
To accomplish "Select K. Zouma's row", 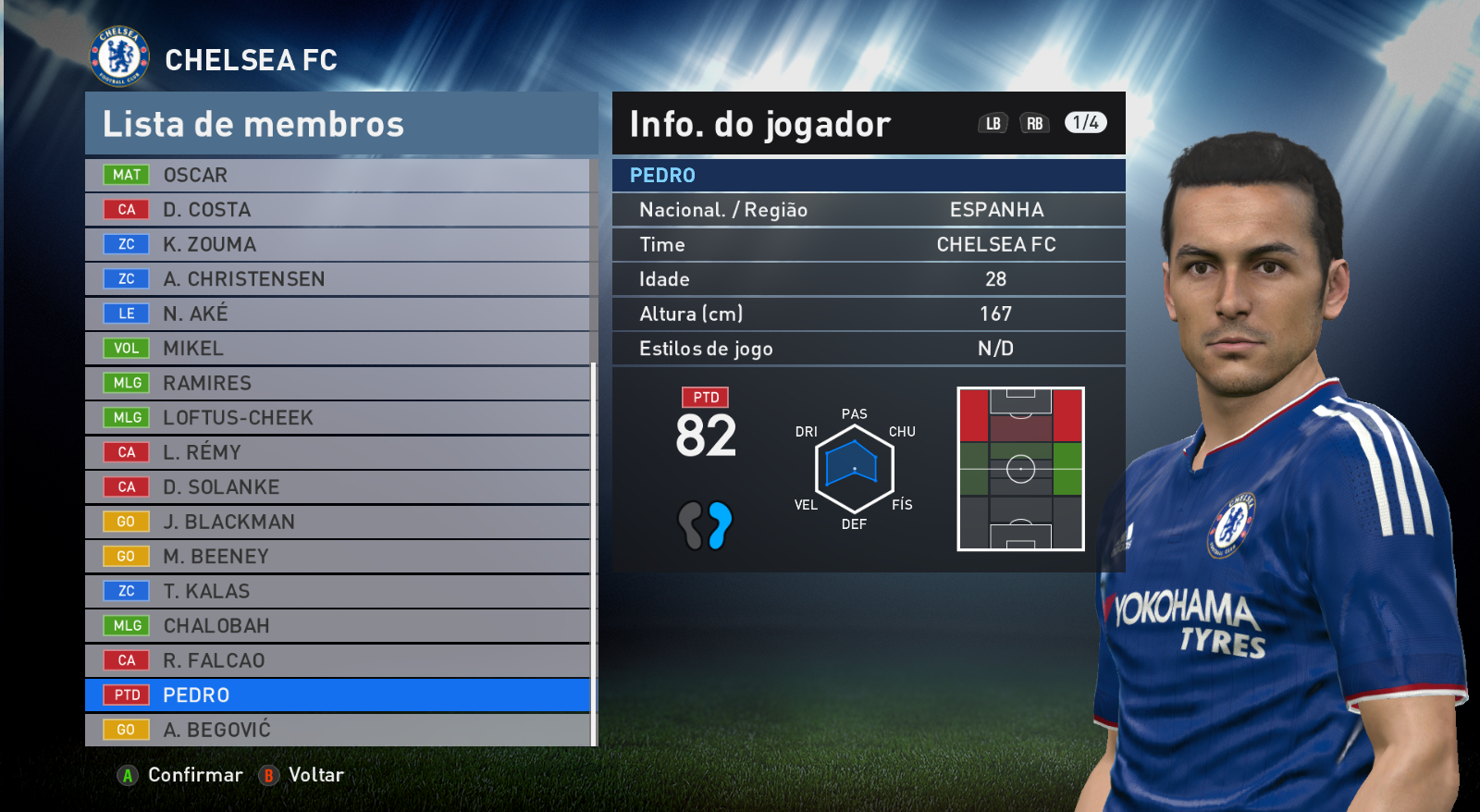I will point(338,244).
